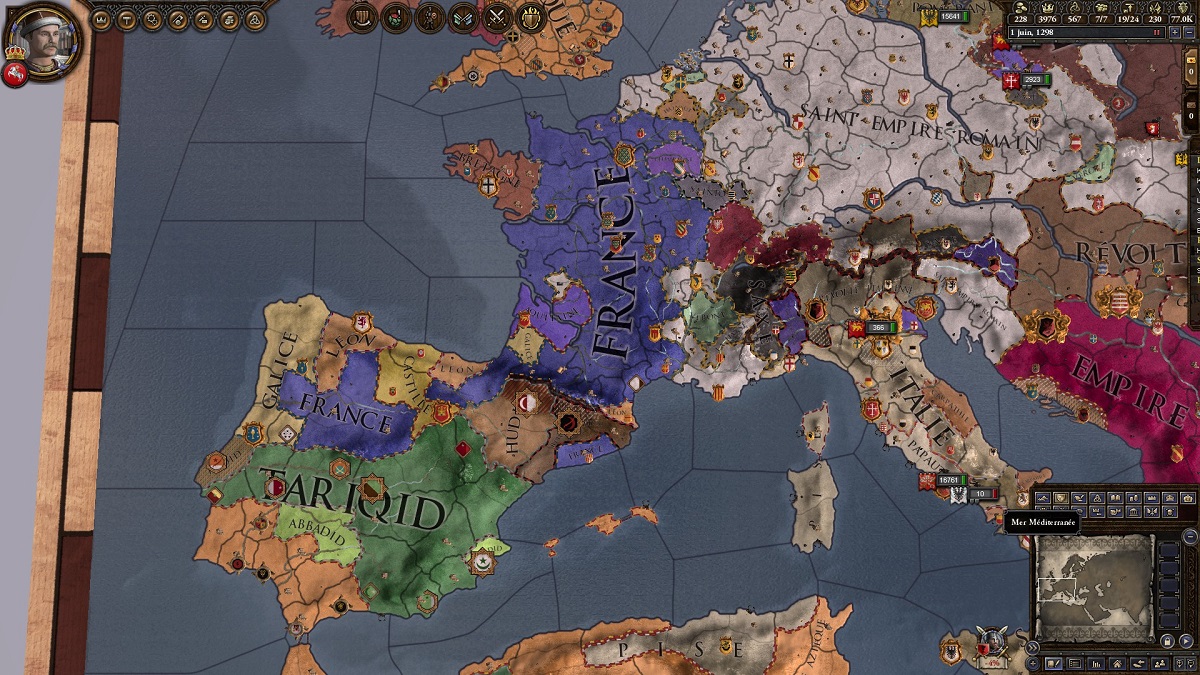
Task: Toggle pause on the date bar
Action: [1157, 32]
